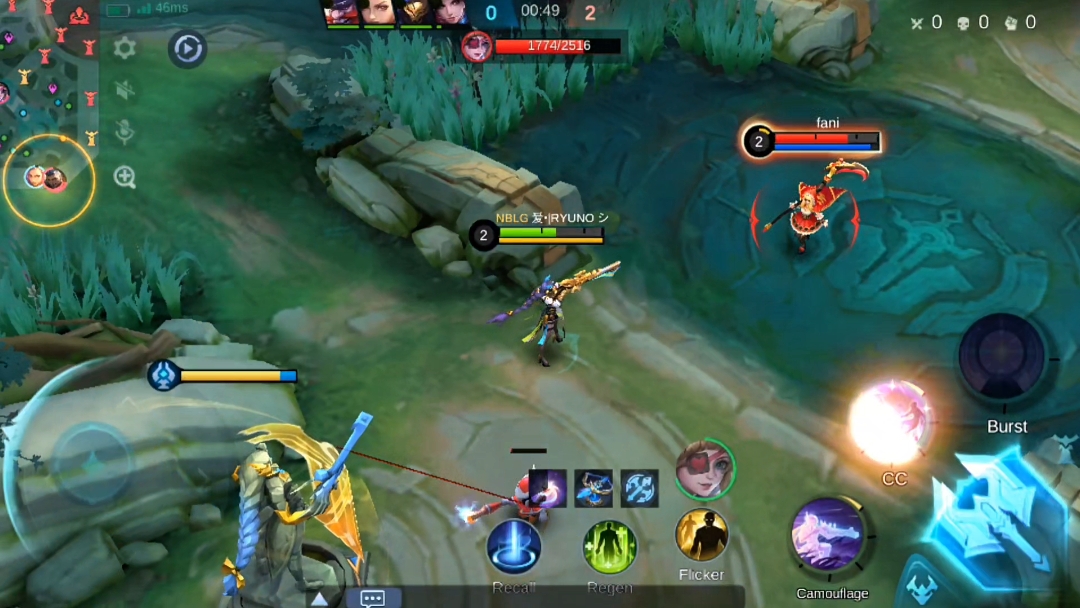The width and height of the screenshot is (1080, 608).
Task: Toggle the muted speaker icon
Action: coord(125,91)
